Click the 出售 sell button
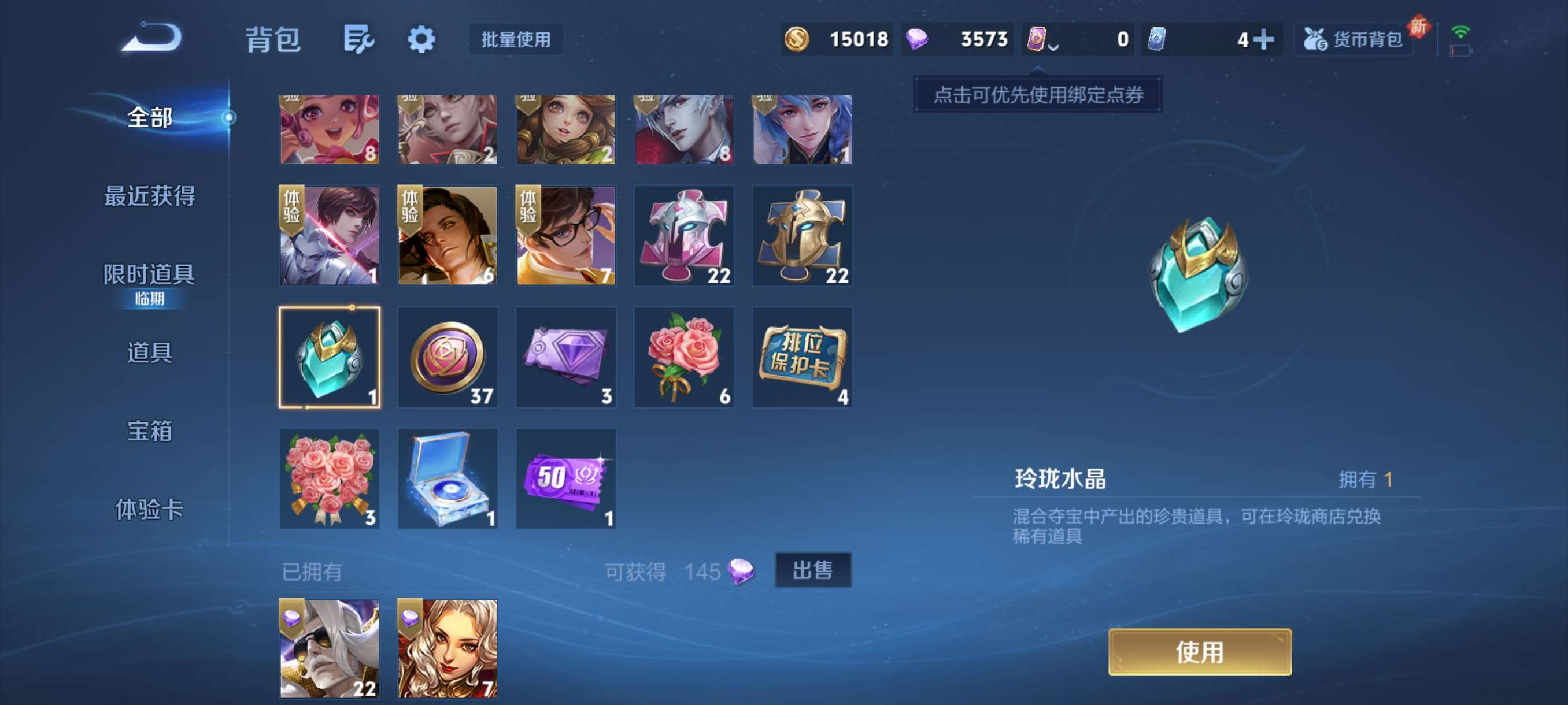 (x=814, y=570)
